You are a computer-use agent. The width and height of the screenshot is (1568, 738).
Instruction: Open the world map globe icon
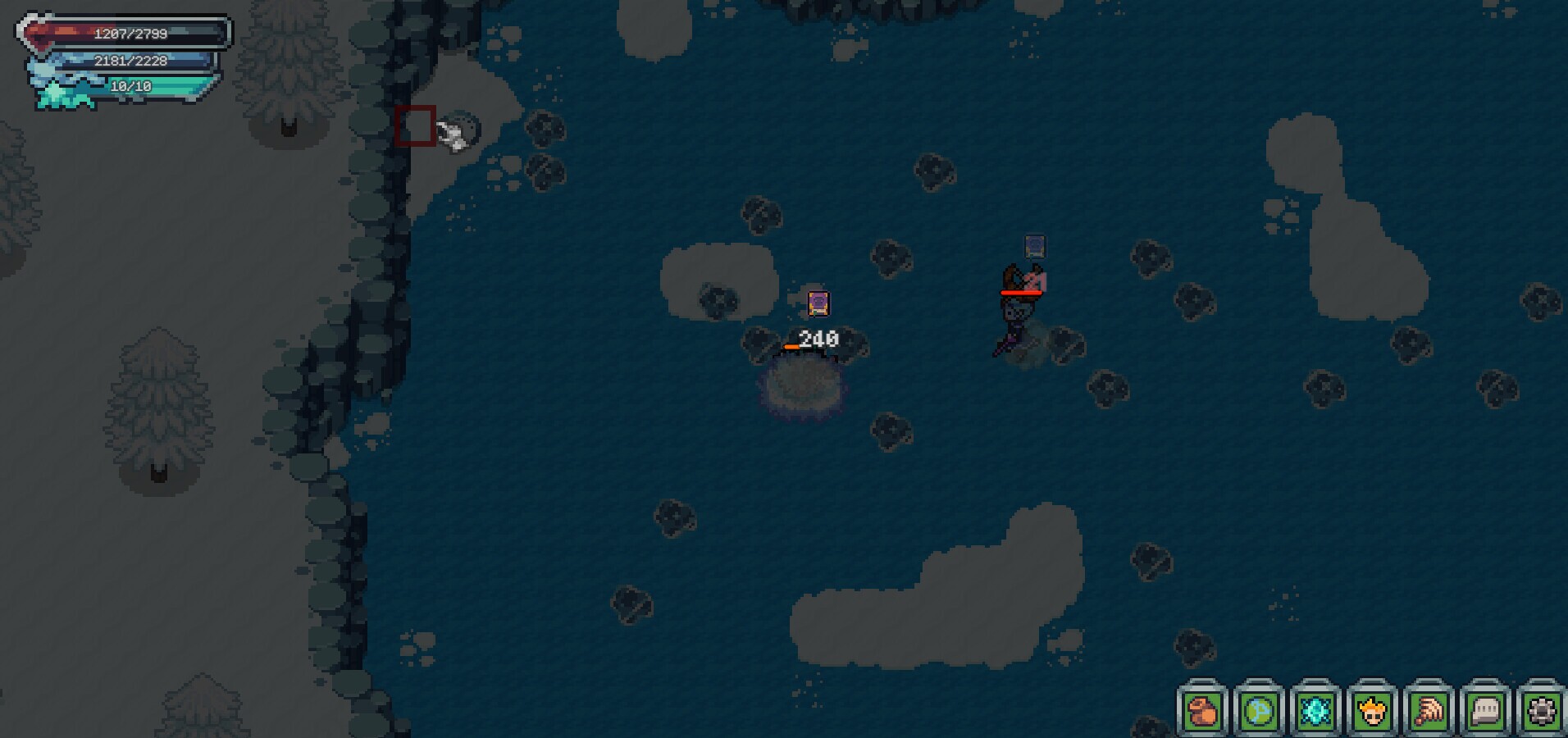(x=1259, y=709)
